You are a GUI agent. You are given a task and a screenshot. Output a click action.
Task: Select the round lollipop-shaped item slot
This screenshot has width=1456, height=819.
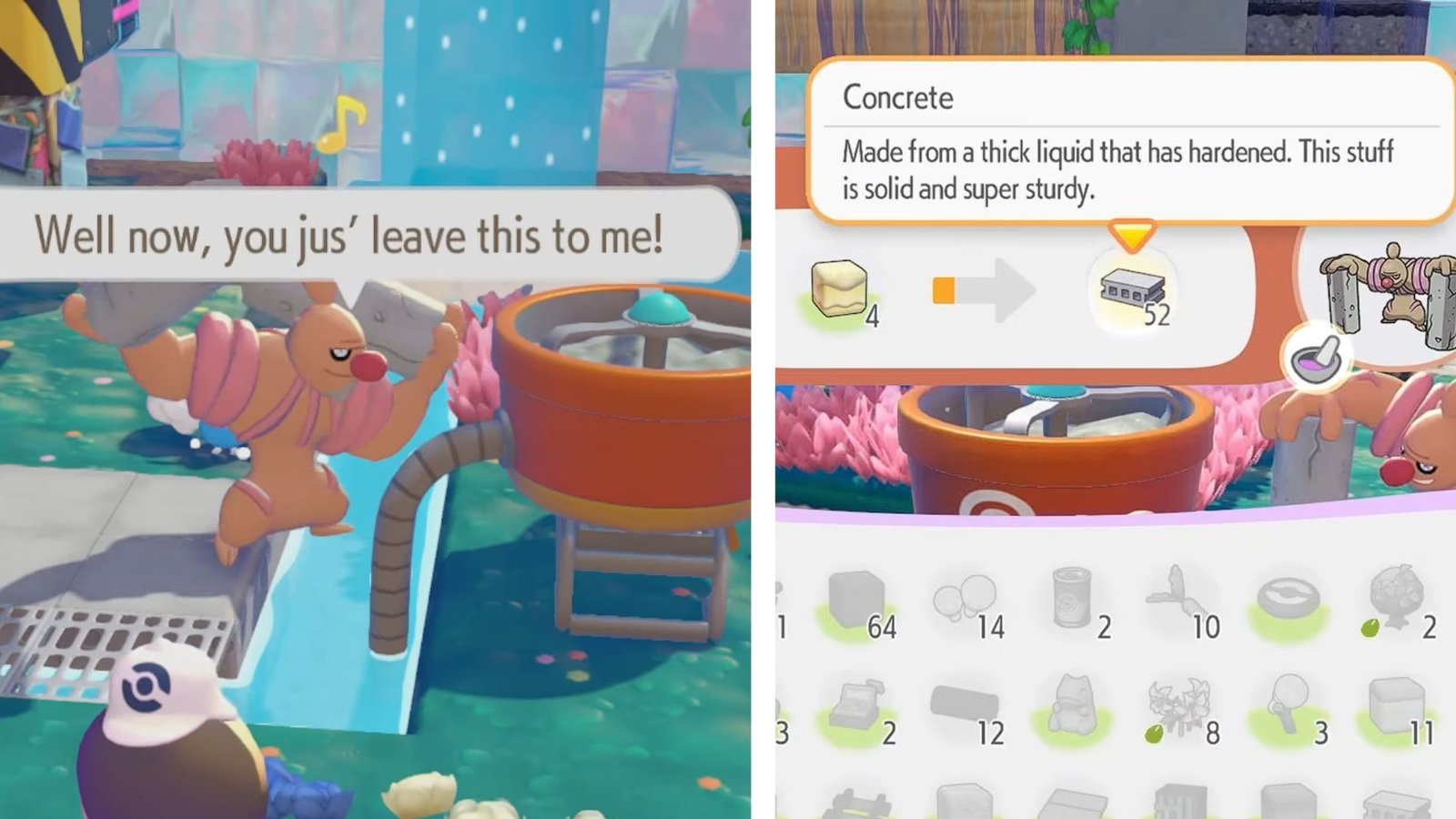tap(1289, 709)
